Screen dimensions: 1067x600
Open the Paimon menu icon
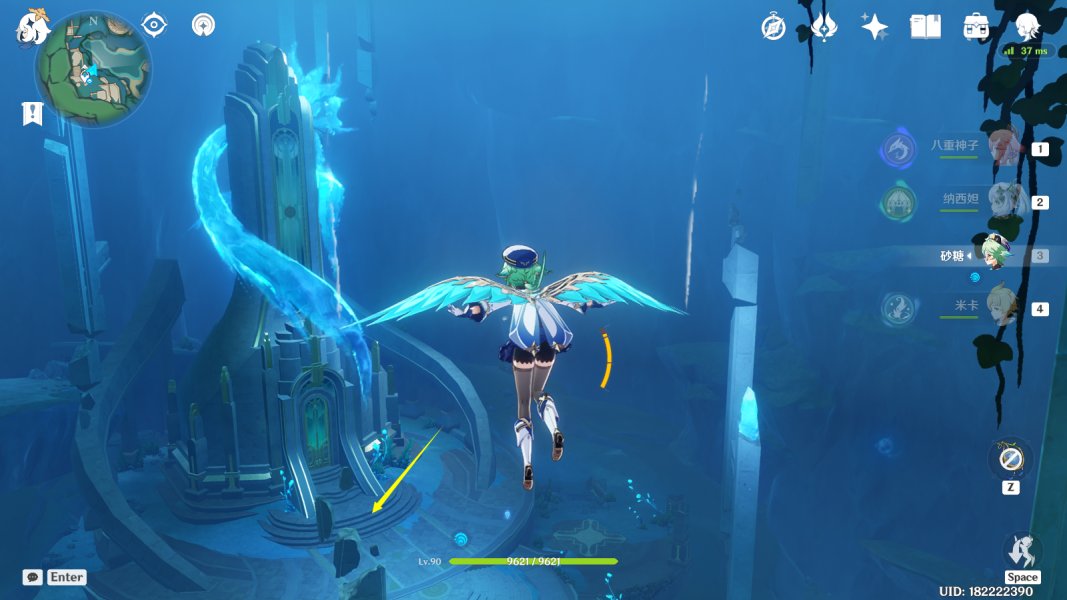(30, 26)
